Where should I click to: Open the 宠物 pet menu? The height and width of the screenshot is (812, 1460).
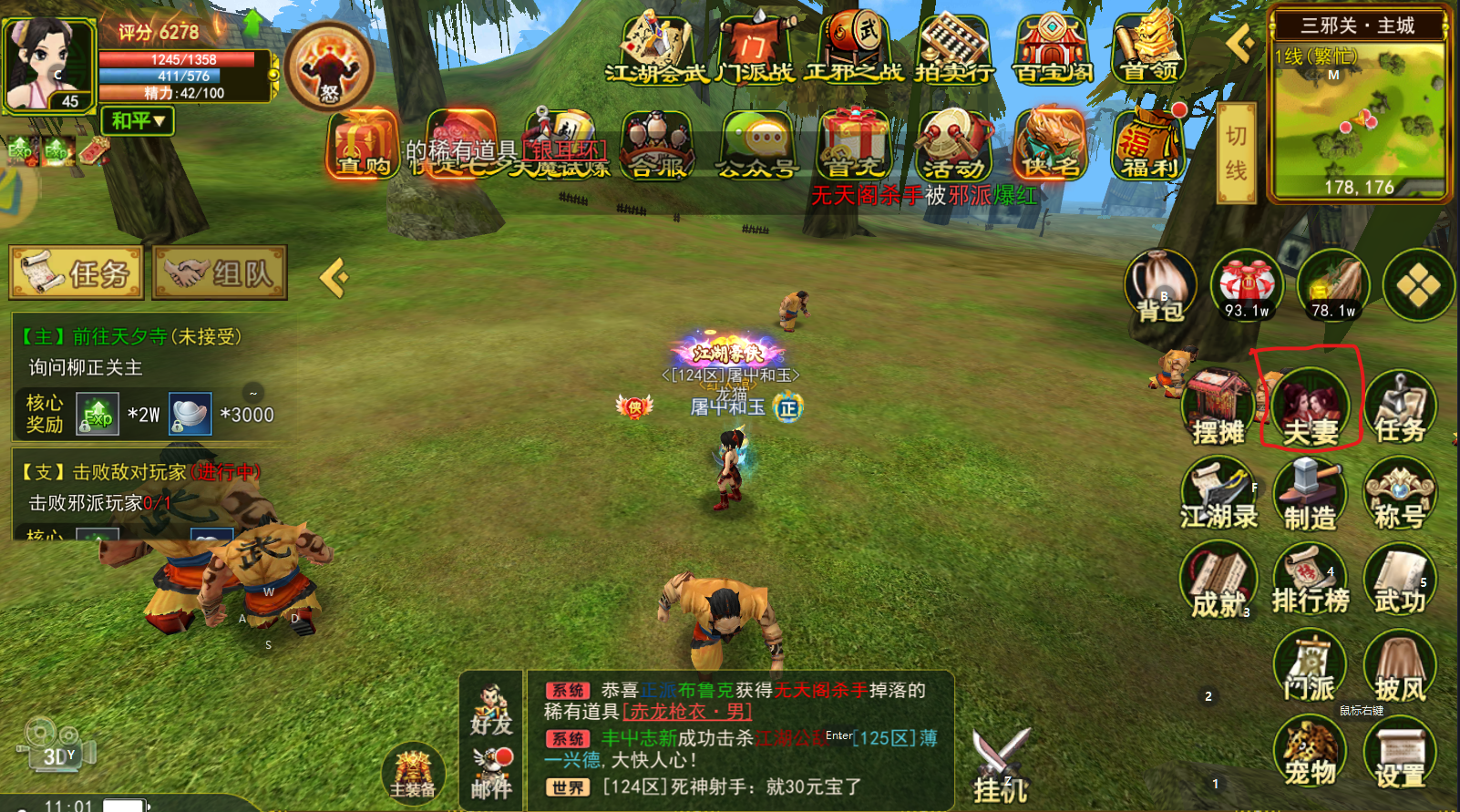pyautogui.click(x=1310, y=752)
